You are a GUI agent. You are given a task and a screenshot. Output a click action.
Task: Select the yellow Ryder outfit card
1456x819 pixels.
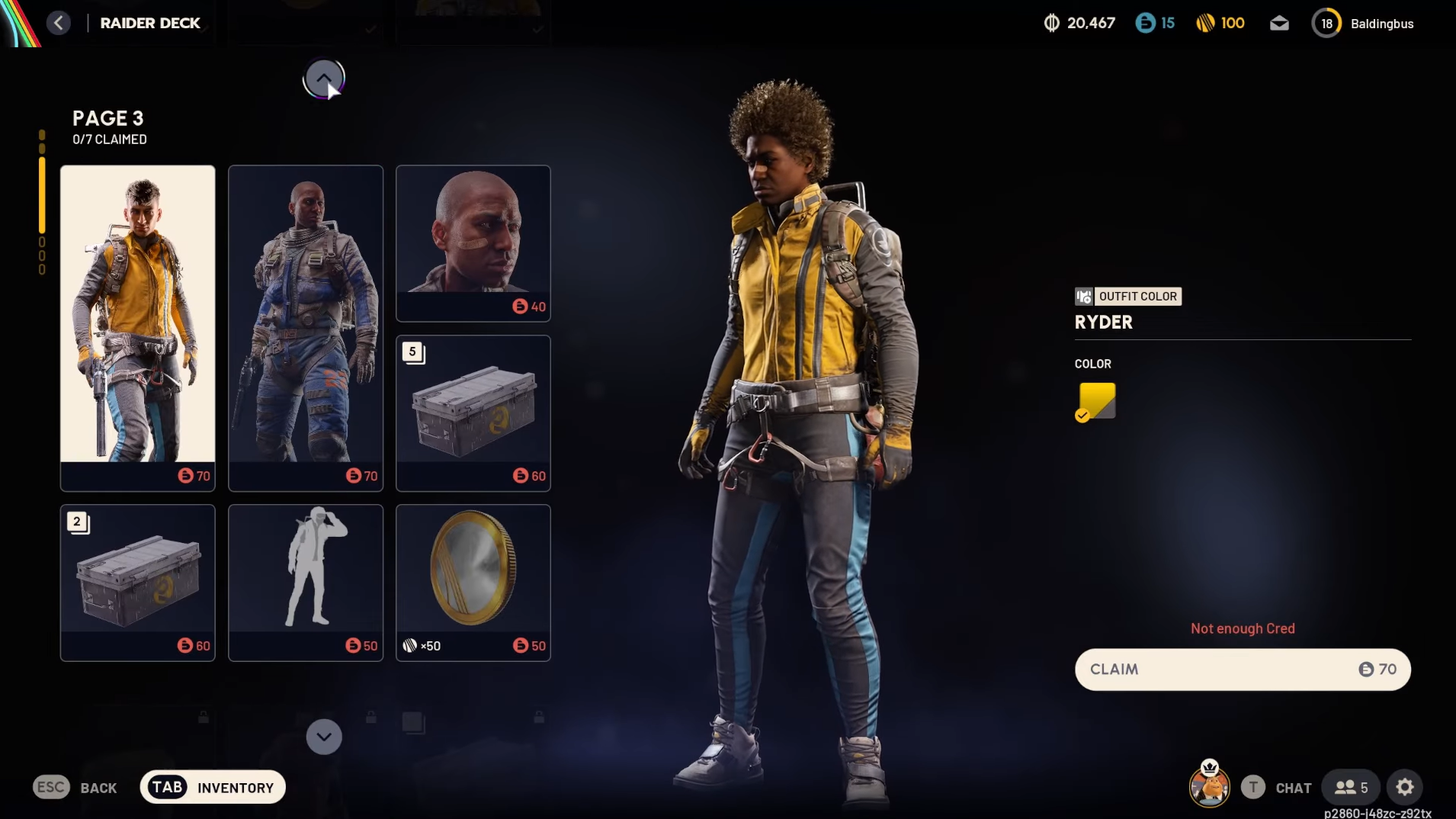(138, 327)
